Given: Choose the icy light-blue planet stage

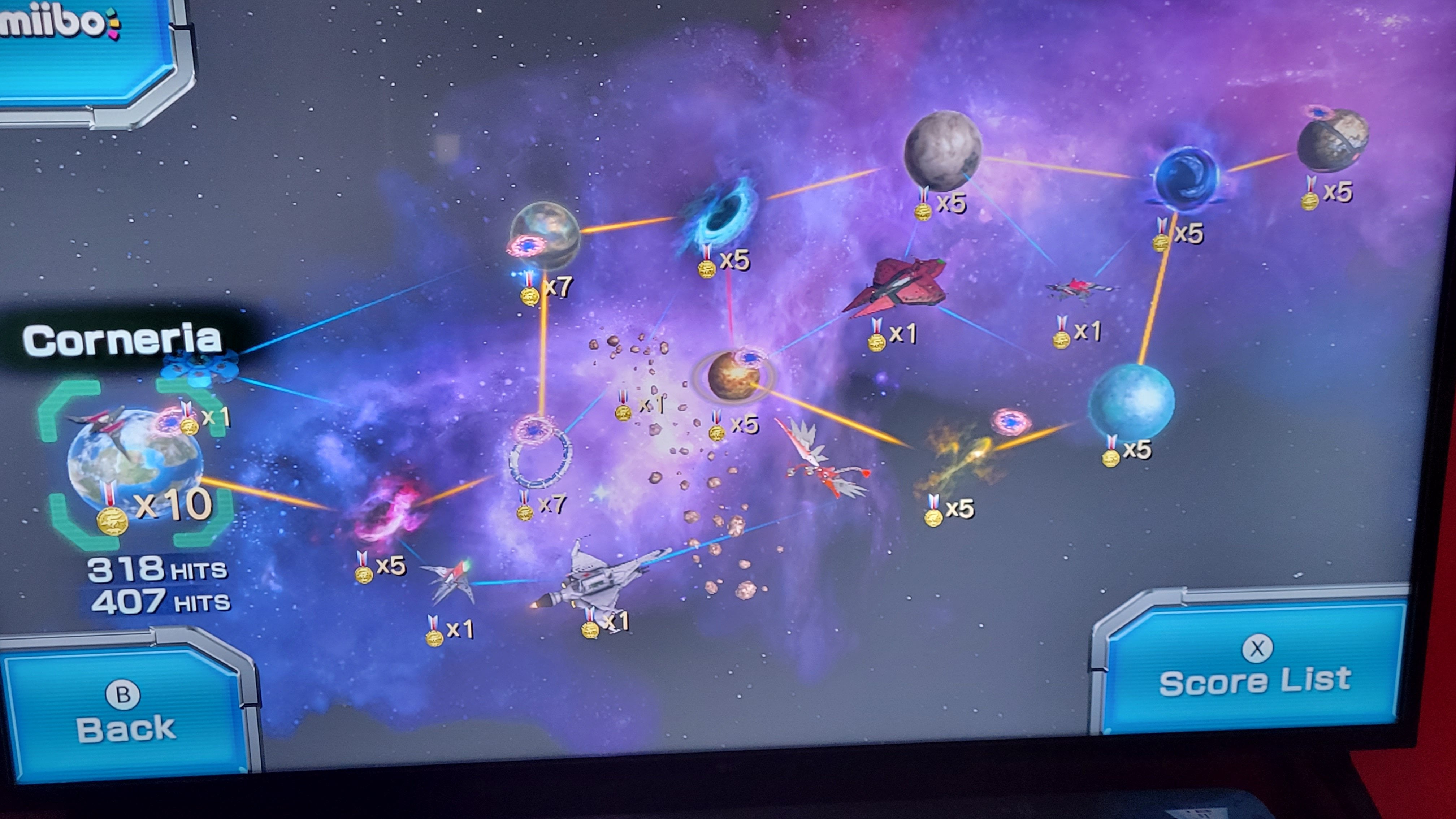Looking at the screenshot, I should click(1130, 401).
